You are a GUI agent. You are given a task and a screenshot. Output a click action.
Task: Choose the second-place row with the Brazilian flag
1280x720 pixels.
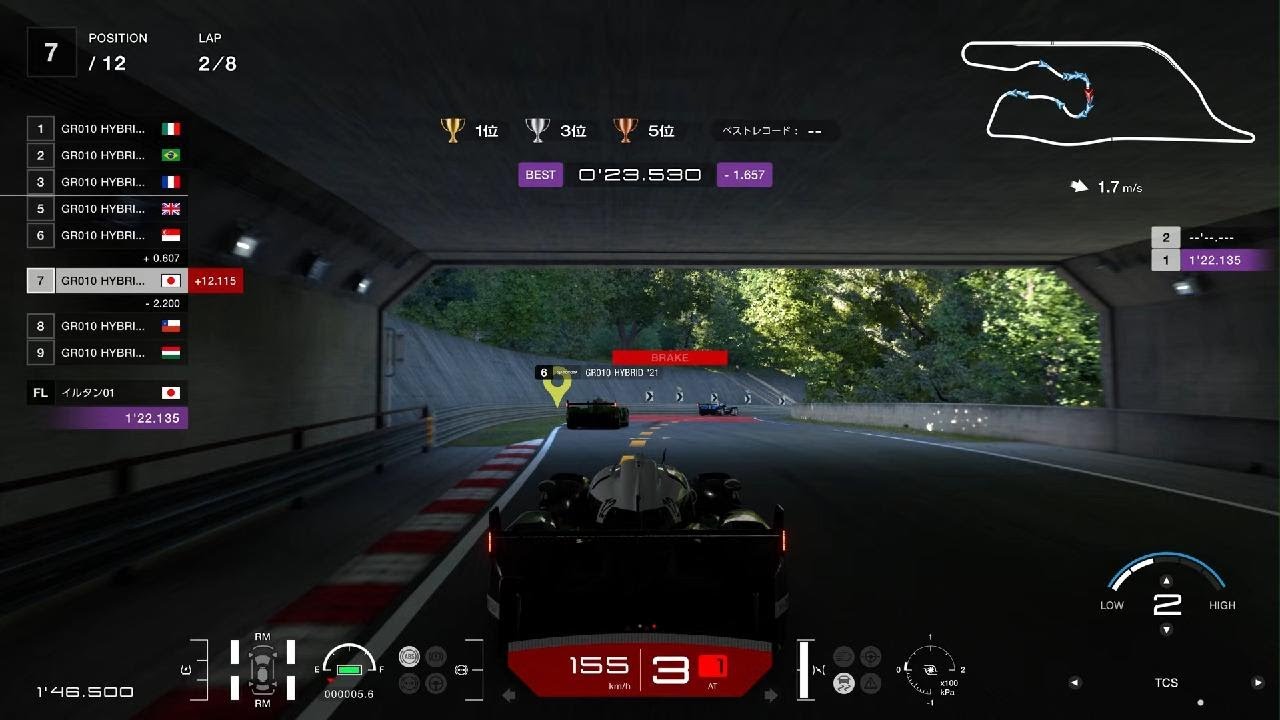pos(106,155)
